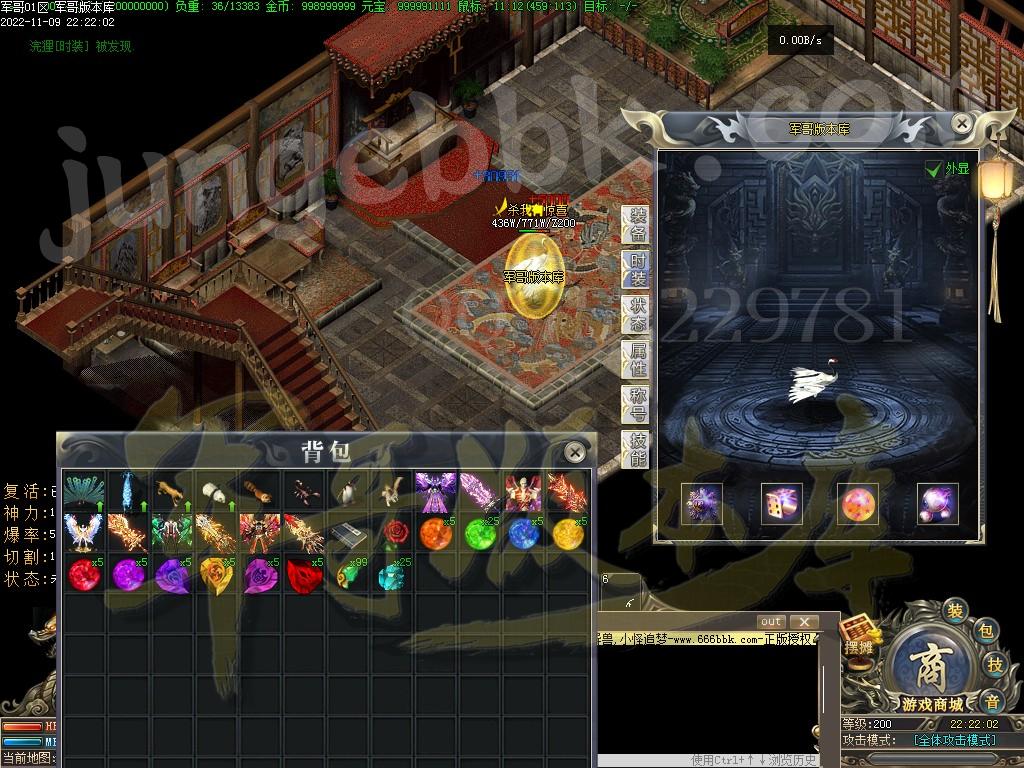This screenshot has width=1024, height=768.
Task: Toggle sound with the 音 button
Action: click(990, 699)
